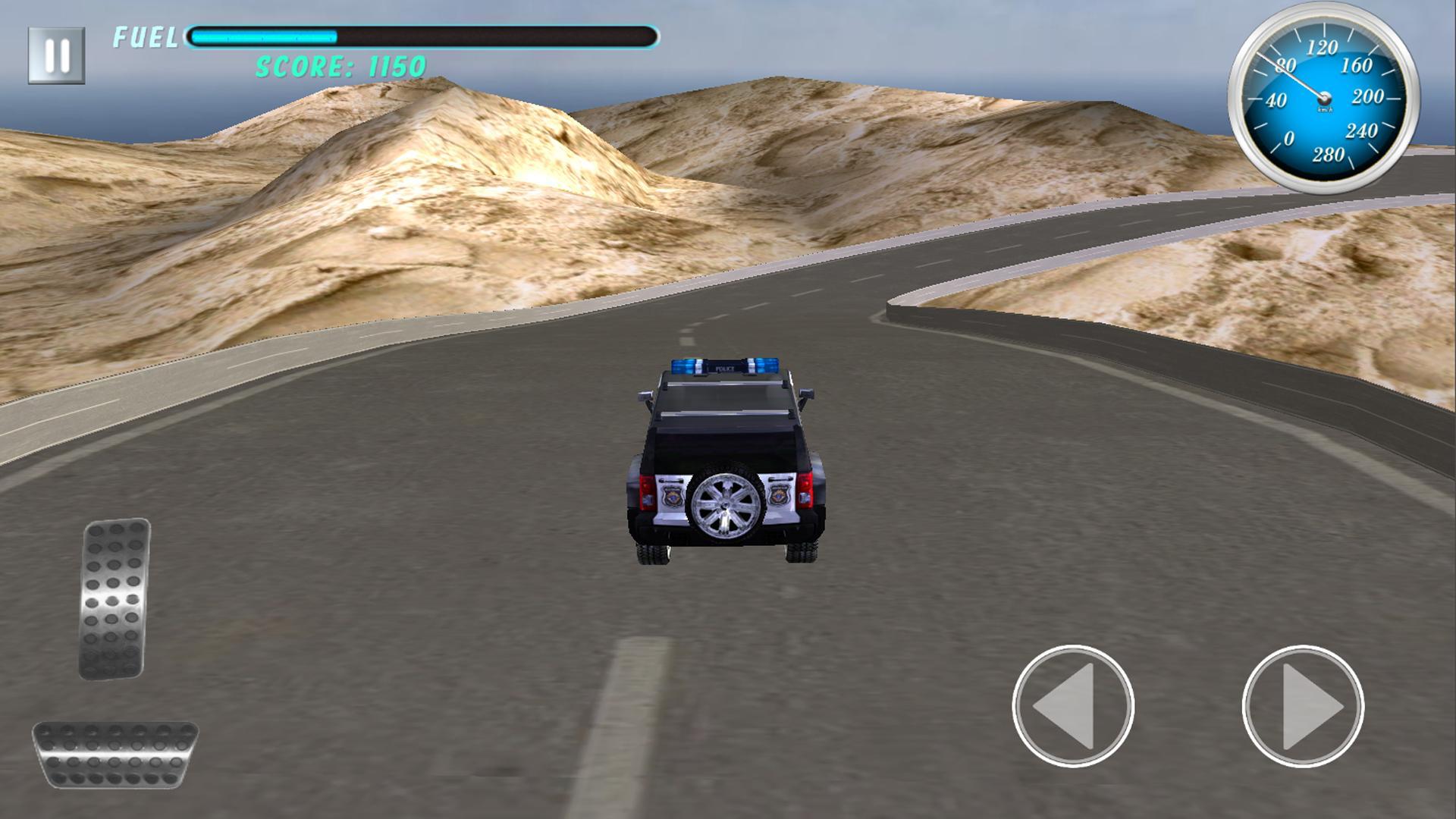Click the HUD area showing FUEL text
Screen dimensions: 1456x819
(x=144, y=36)
